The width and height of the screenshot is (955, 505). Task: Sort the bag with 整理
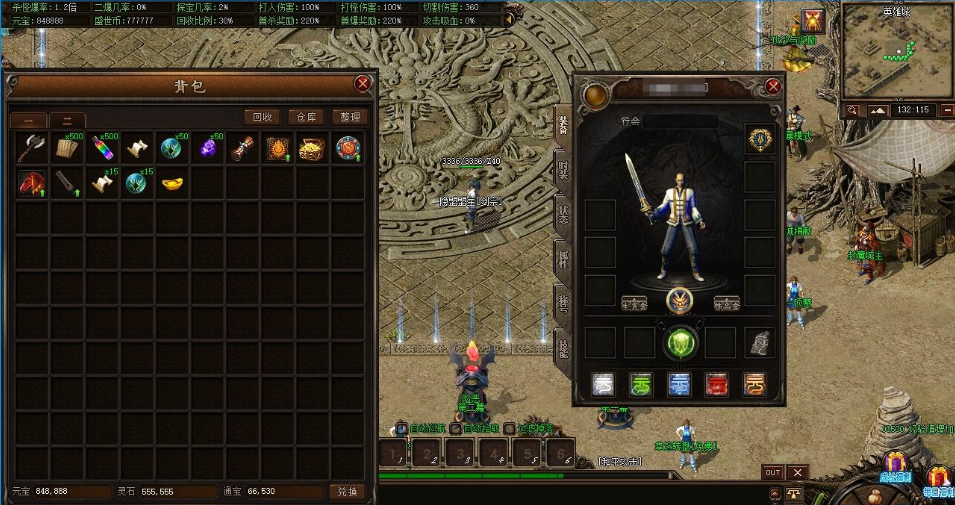pos(347,117)
